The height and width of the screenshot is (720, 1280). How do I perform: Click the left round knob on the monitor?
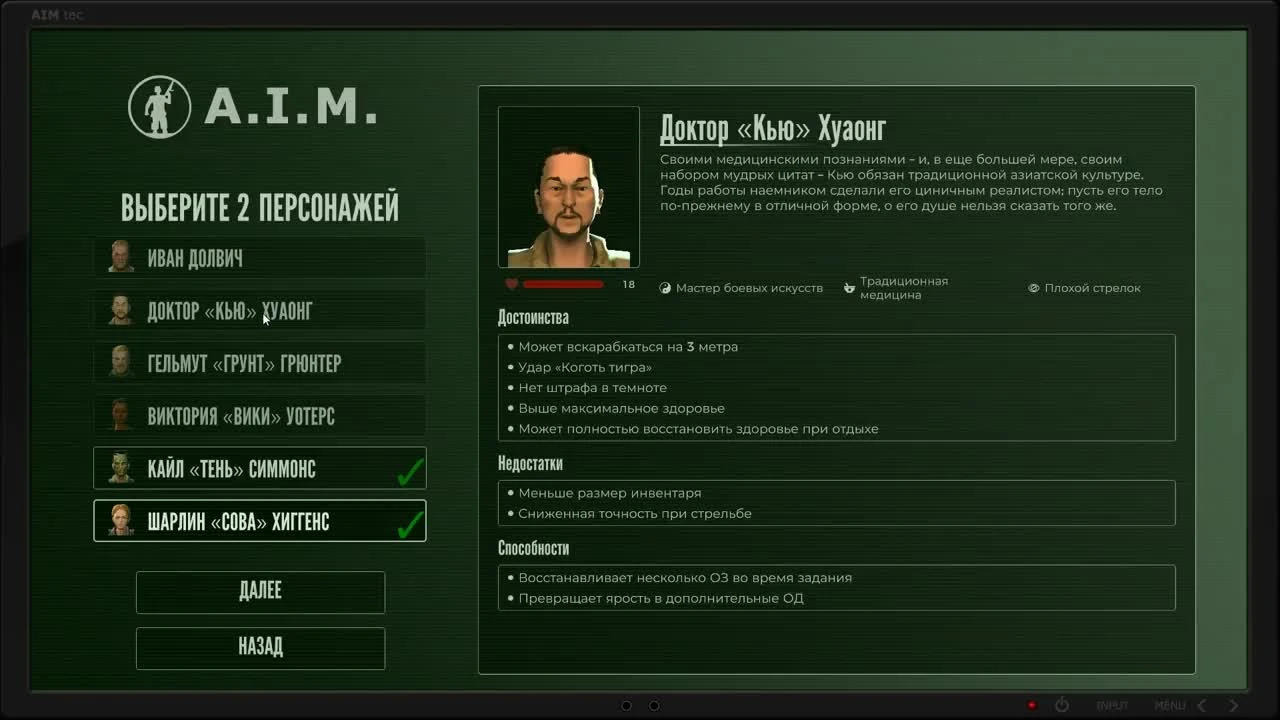(x=626, y=705)
